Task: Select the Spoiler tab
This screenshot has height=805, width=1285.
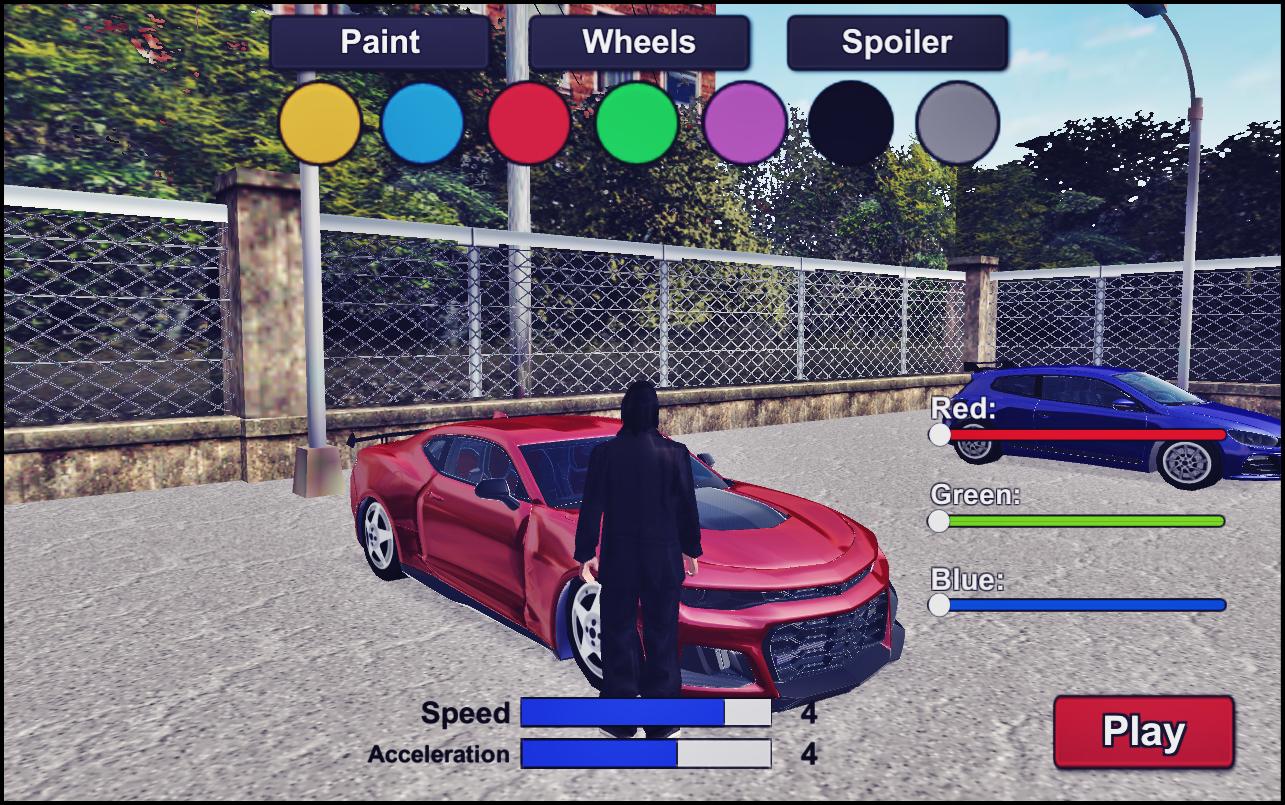Action: tap(897, 42)
